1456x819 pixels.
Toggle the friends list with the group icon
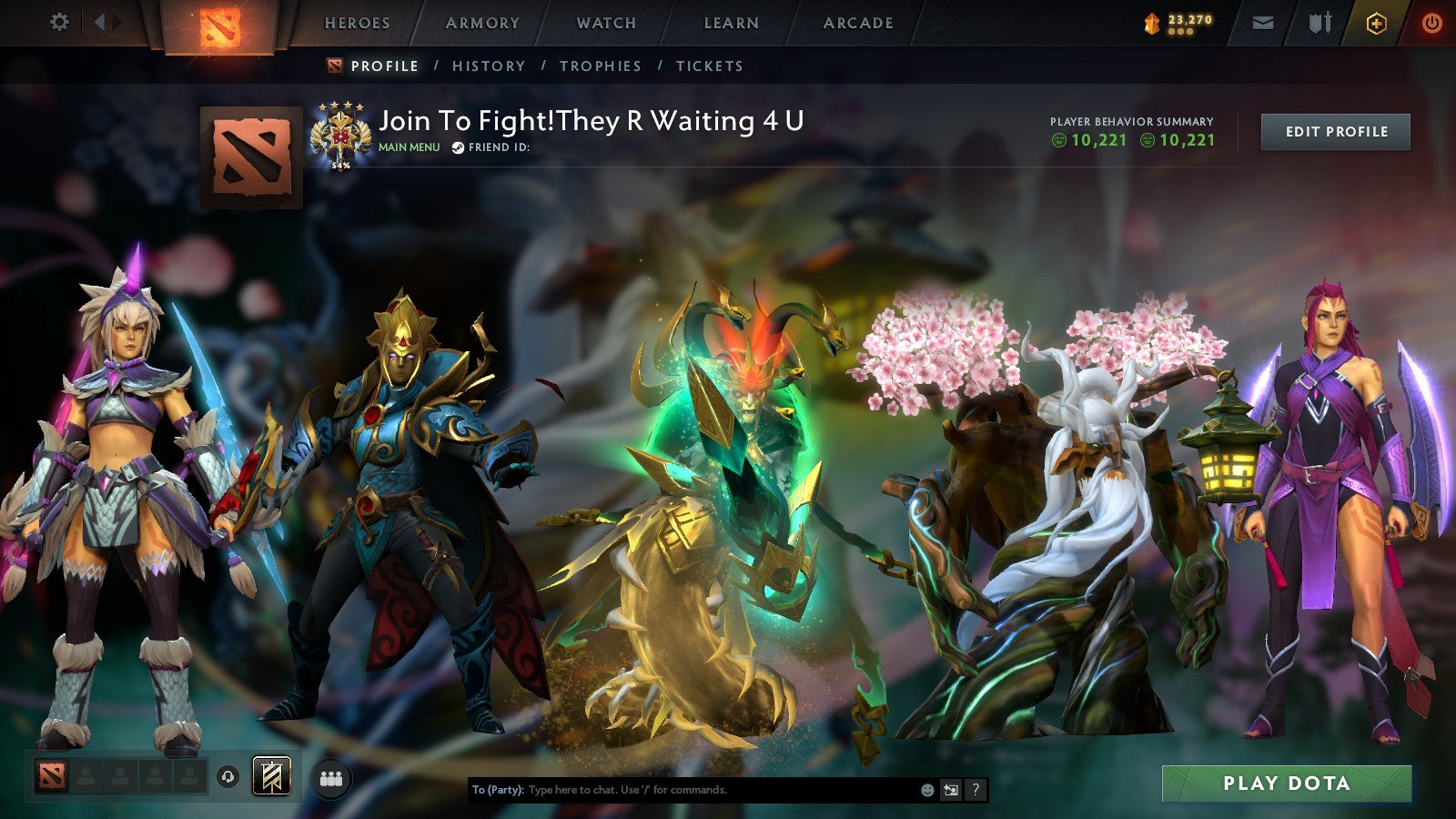(x=332, y=778)
